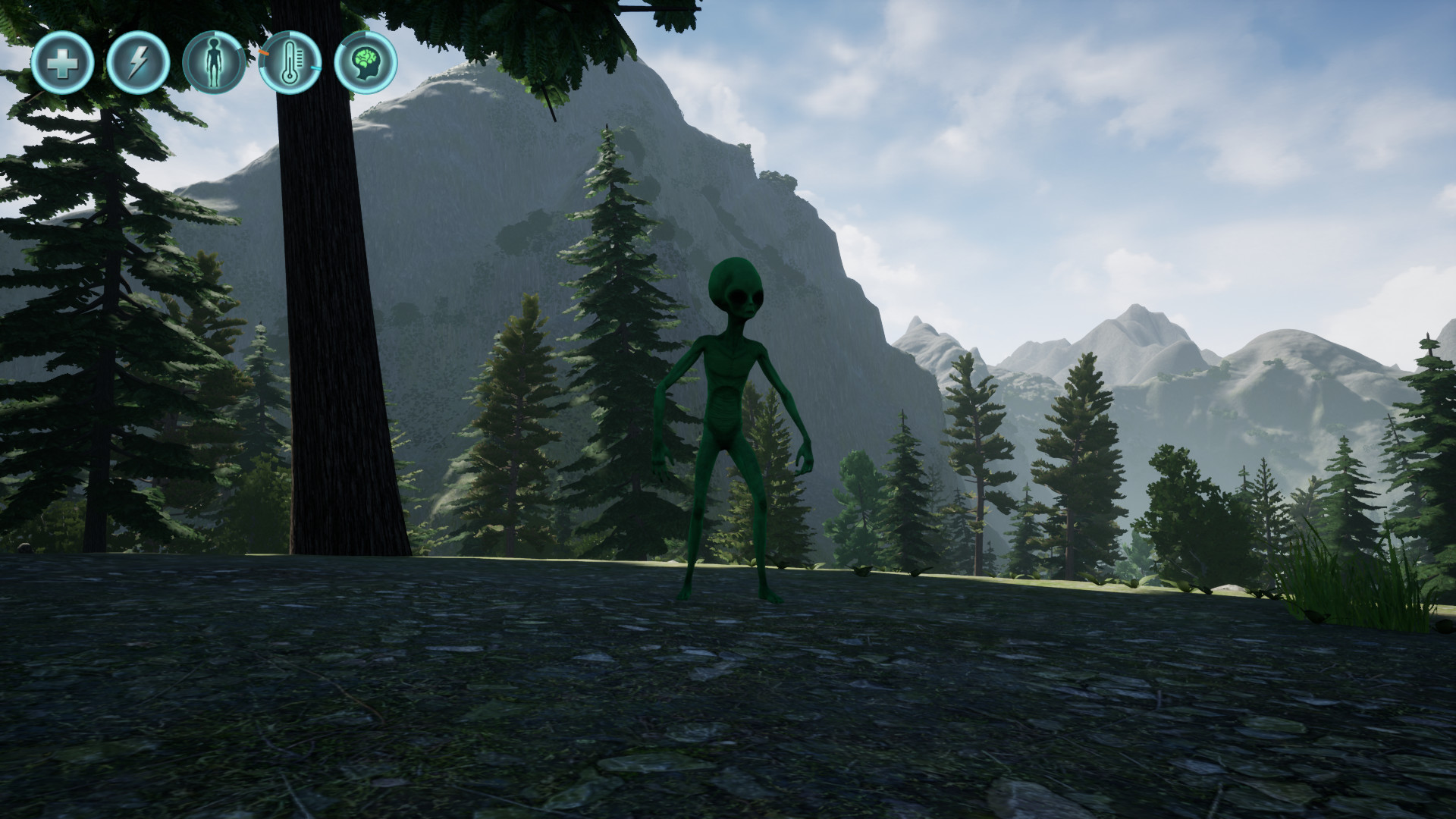Click the cyan marker on the temperature gauge

315,67
